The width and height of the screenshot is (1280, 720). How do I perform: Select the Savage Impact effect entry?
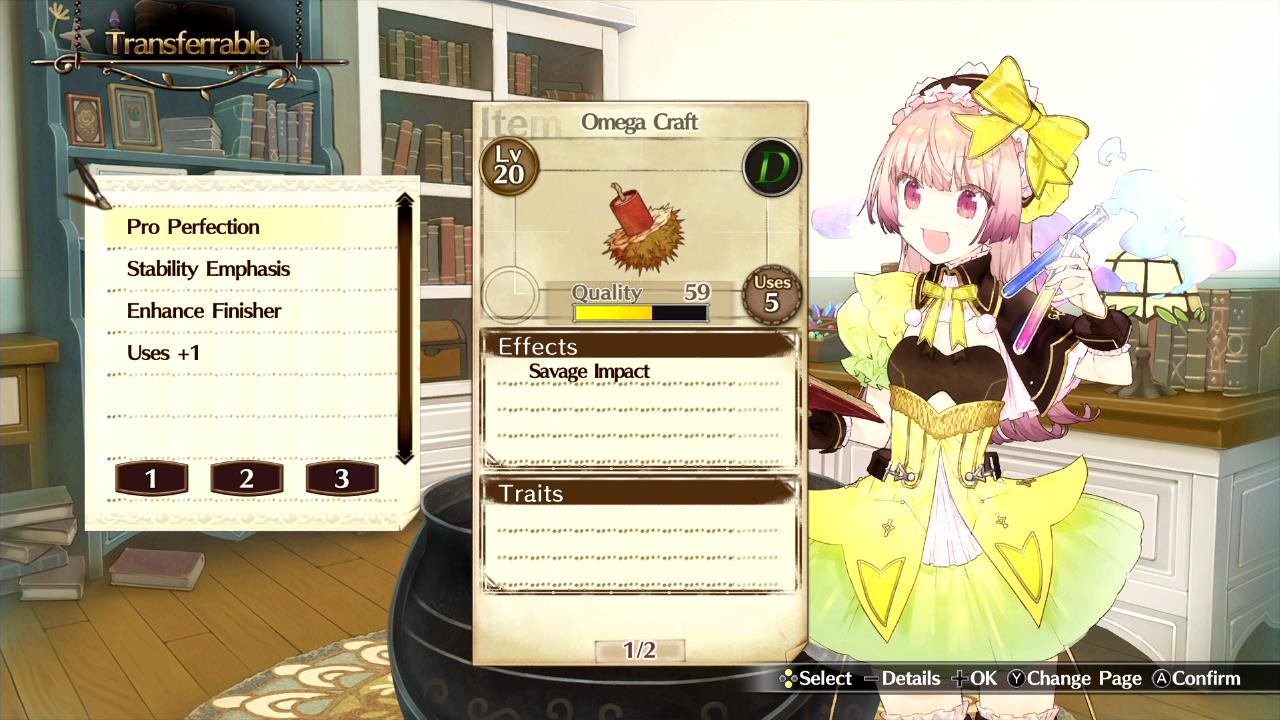(589, 371)
